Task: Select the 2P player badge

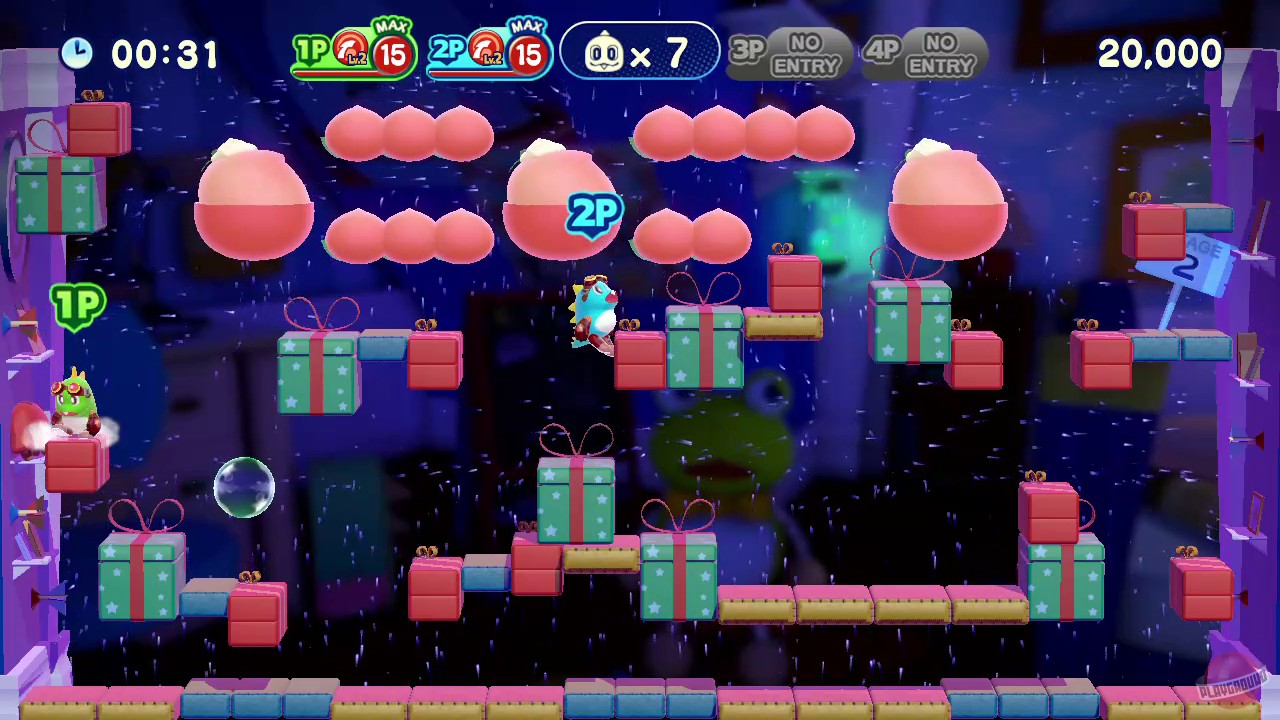Action: click(x=449, y=50)
